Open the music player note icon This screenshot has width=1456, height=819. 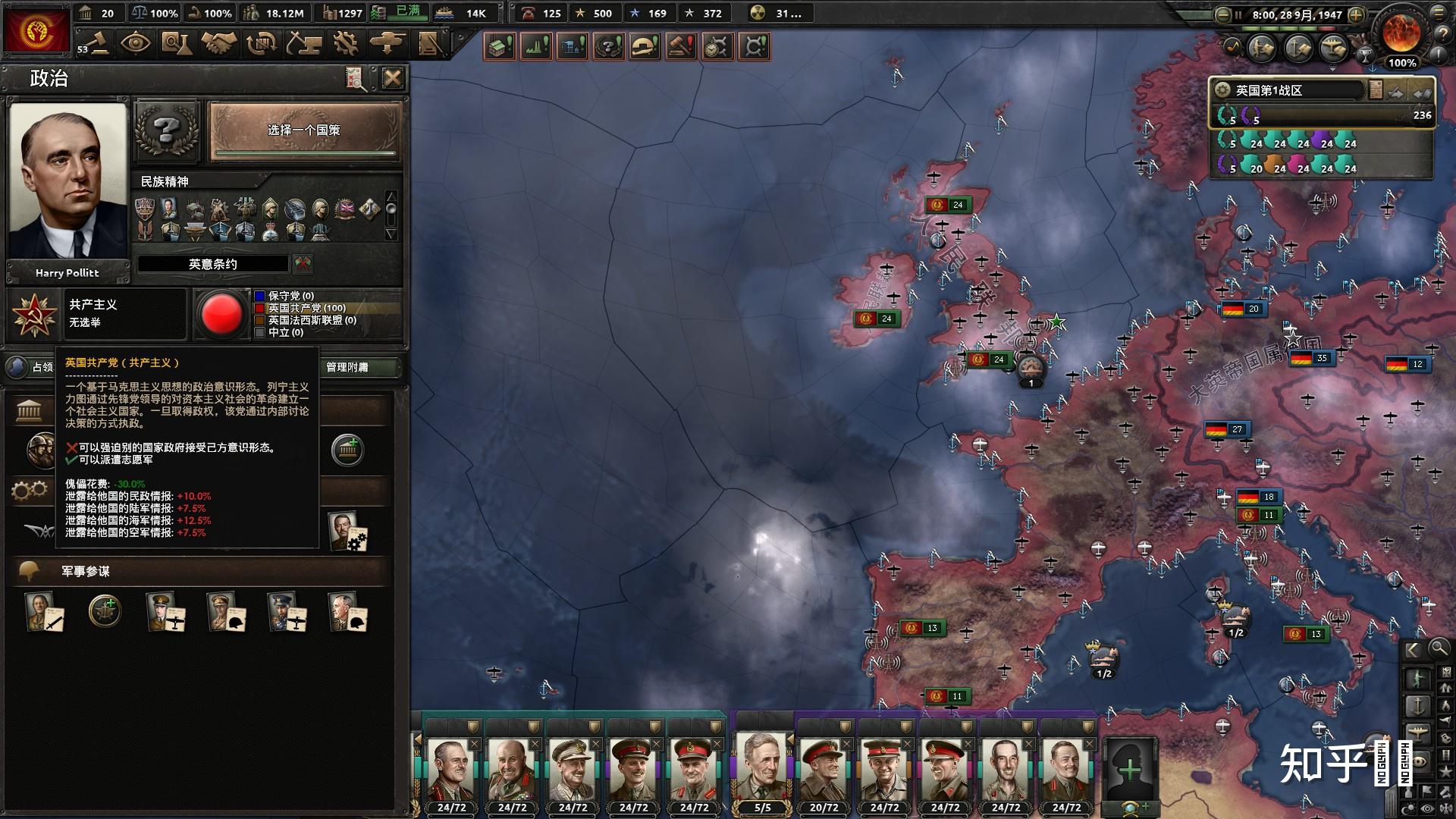1232,46
